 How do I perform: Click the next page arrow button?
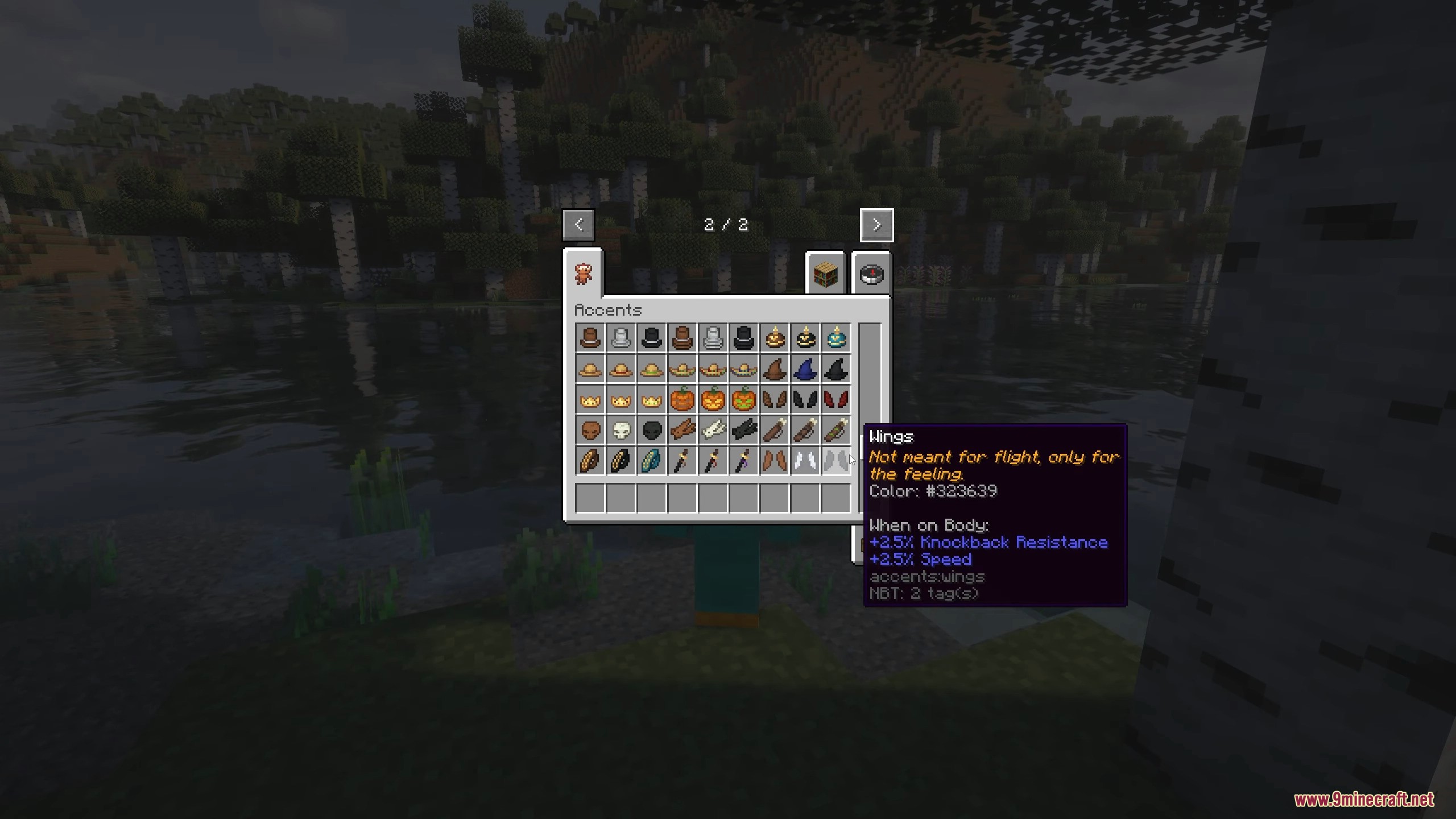pyautogui.click(x=876, y=225)
